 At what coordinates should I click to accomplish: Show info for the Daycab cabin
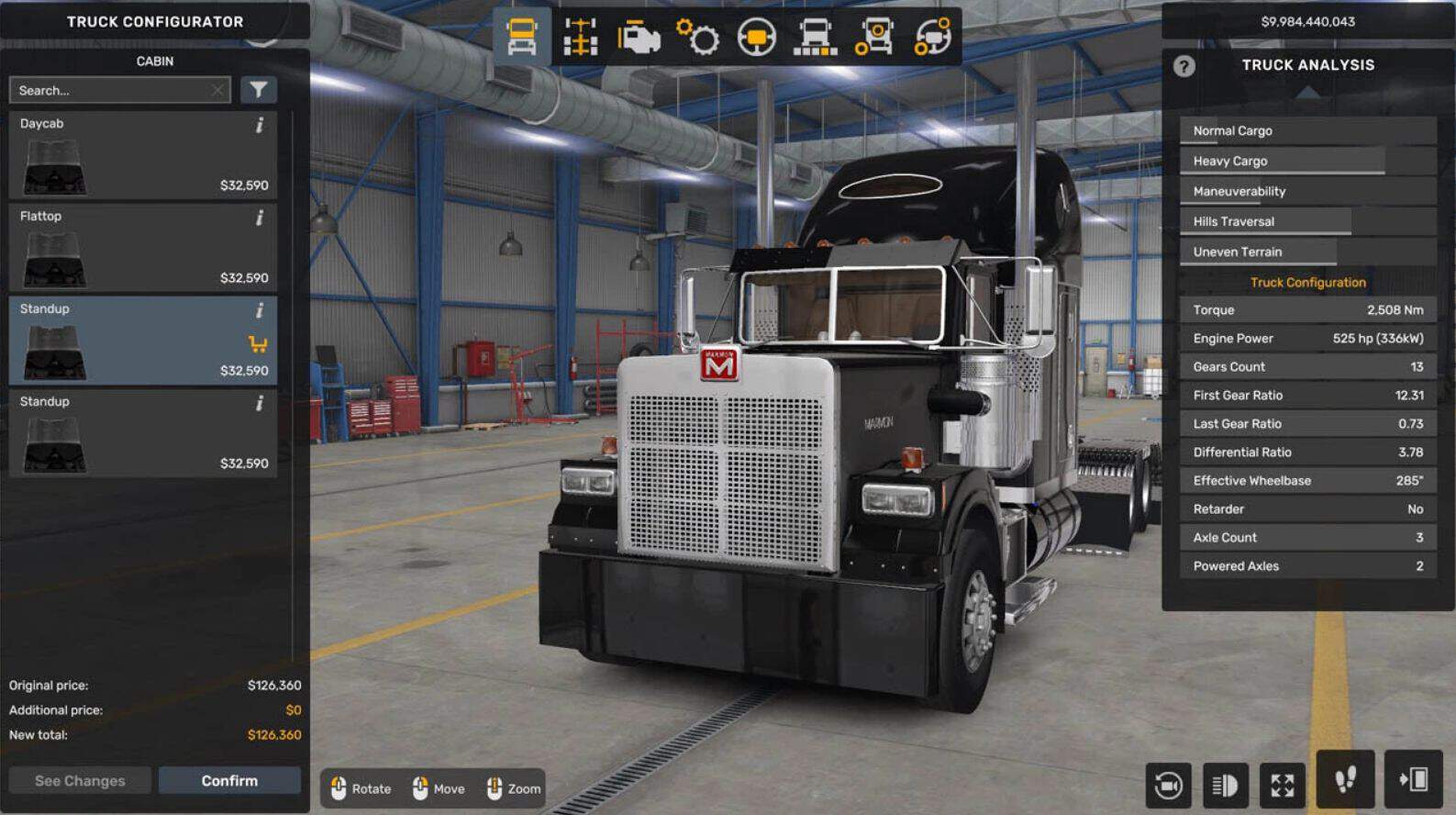(260, 125)
